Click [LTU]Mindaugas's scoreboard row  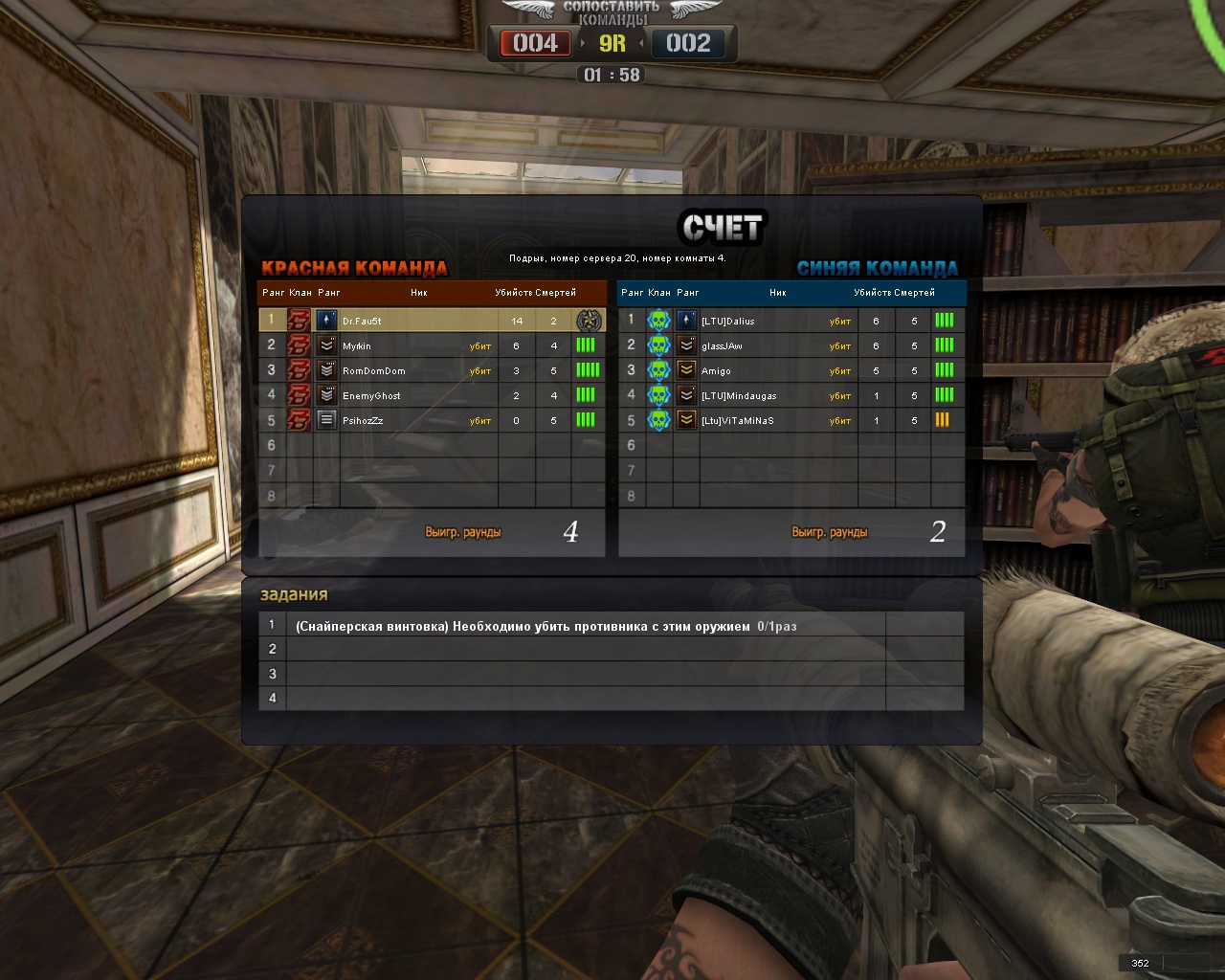(x=739, y=395)
